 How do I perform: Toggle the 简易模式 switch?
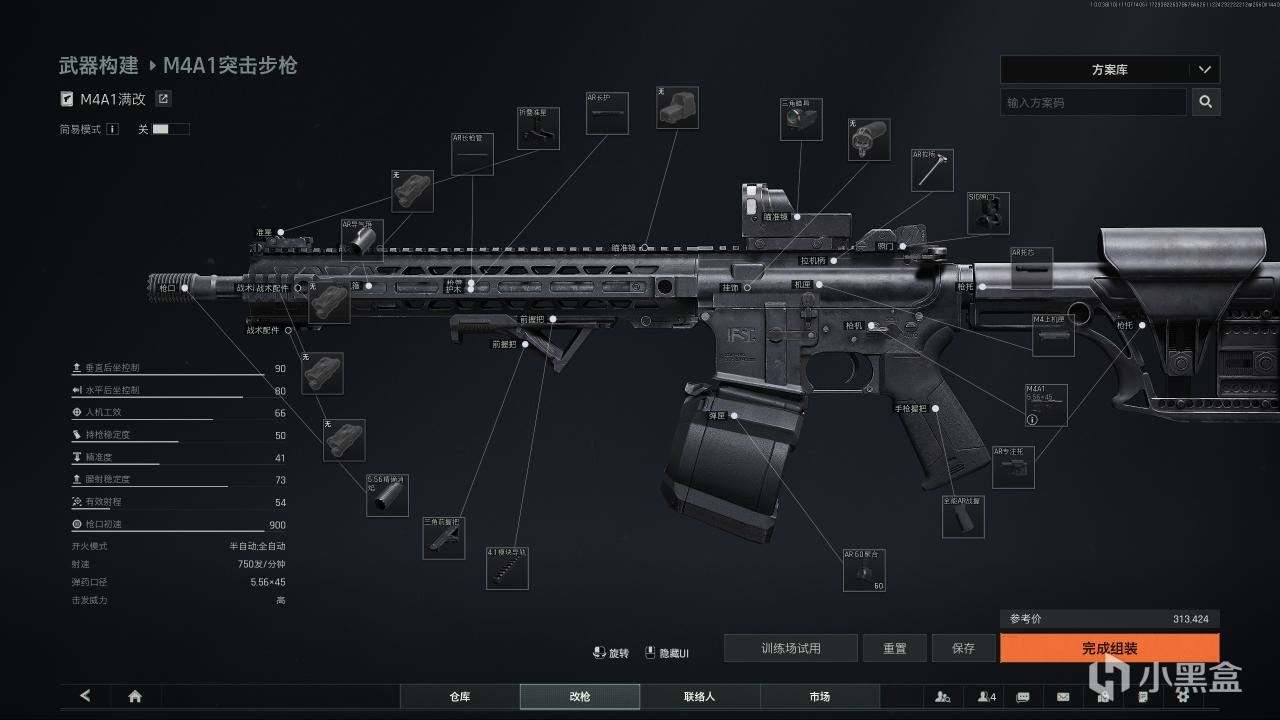pos(170,129)
